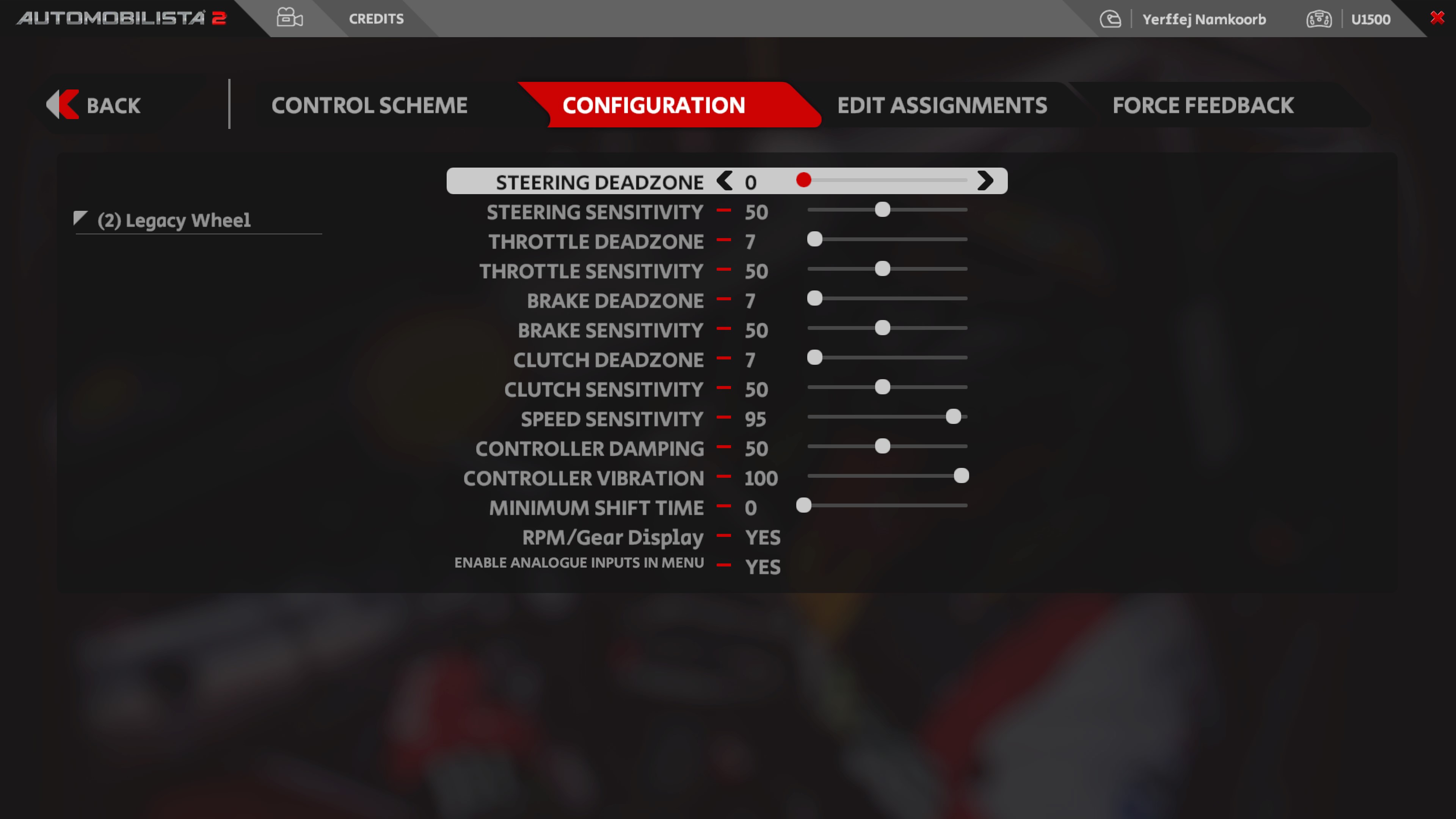Open the Yerffej Namkoorb driver profile

pos(1203,19)
